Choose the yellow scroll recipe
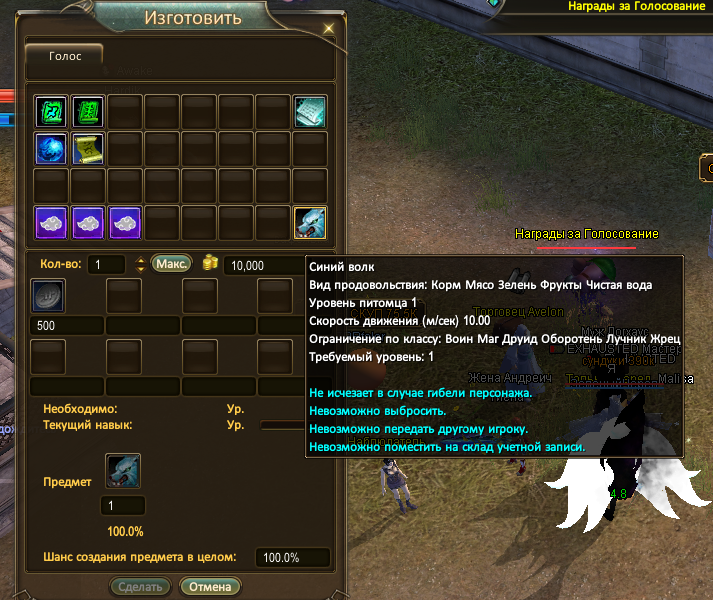 click(87, 148)
